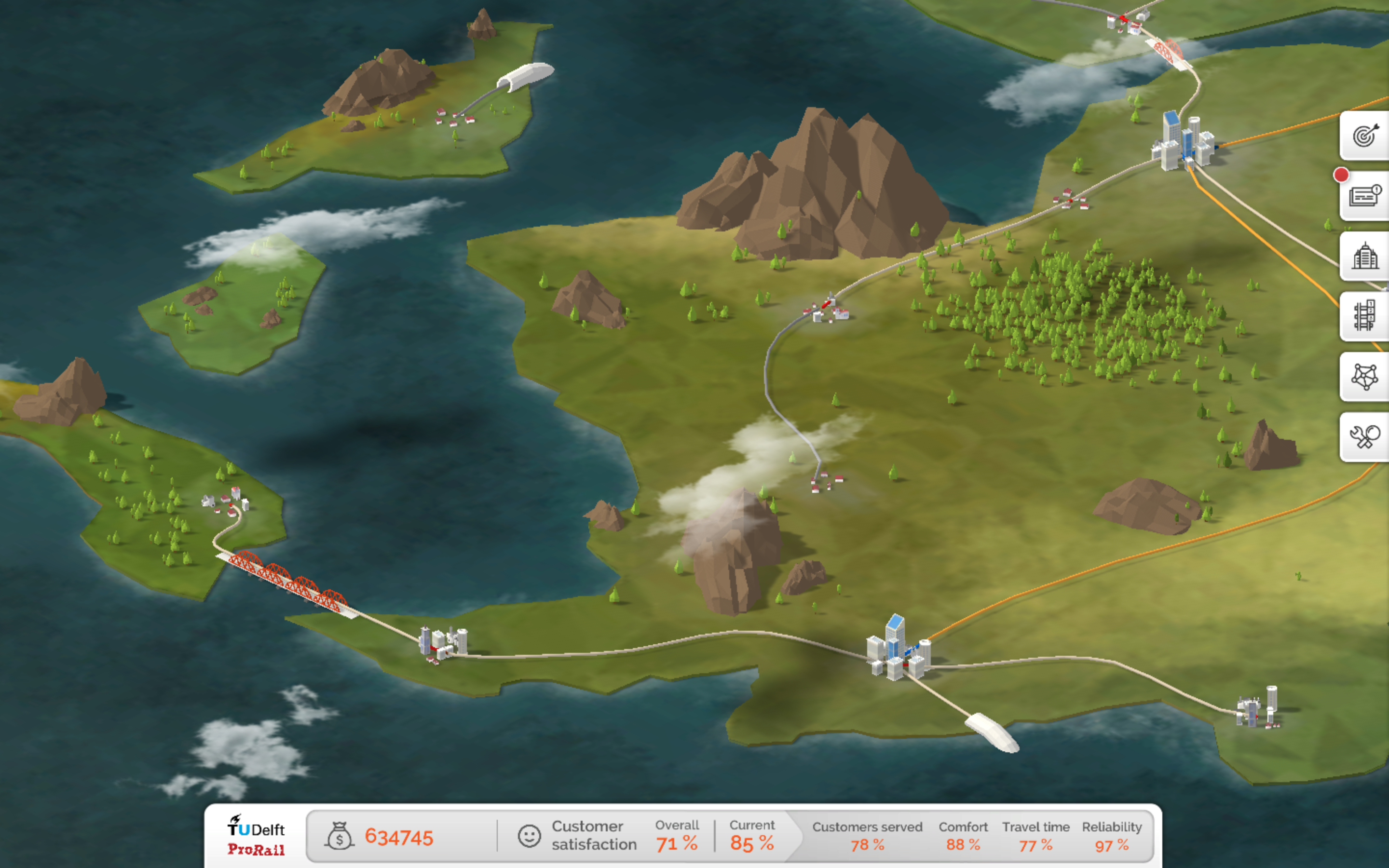Open the target and arrow objectives panel
This screenshot has width=1389, height=868.
tap(1365, 136)
